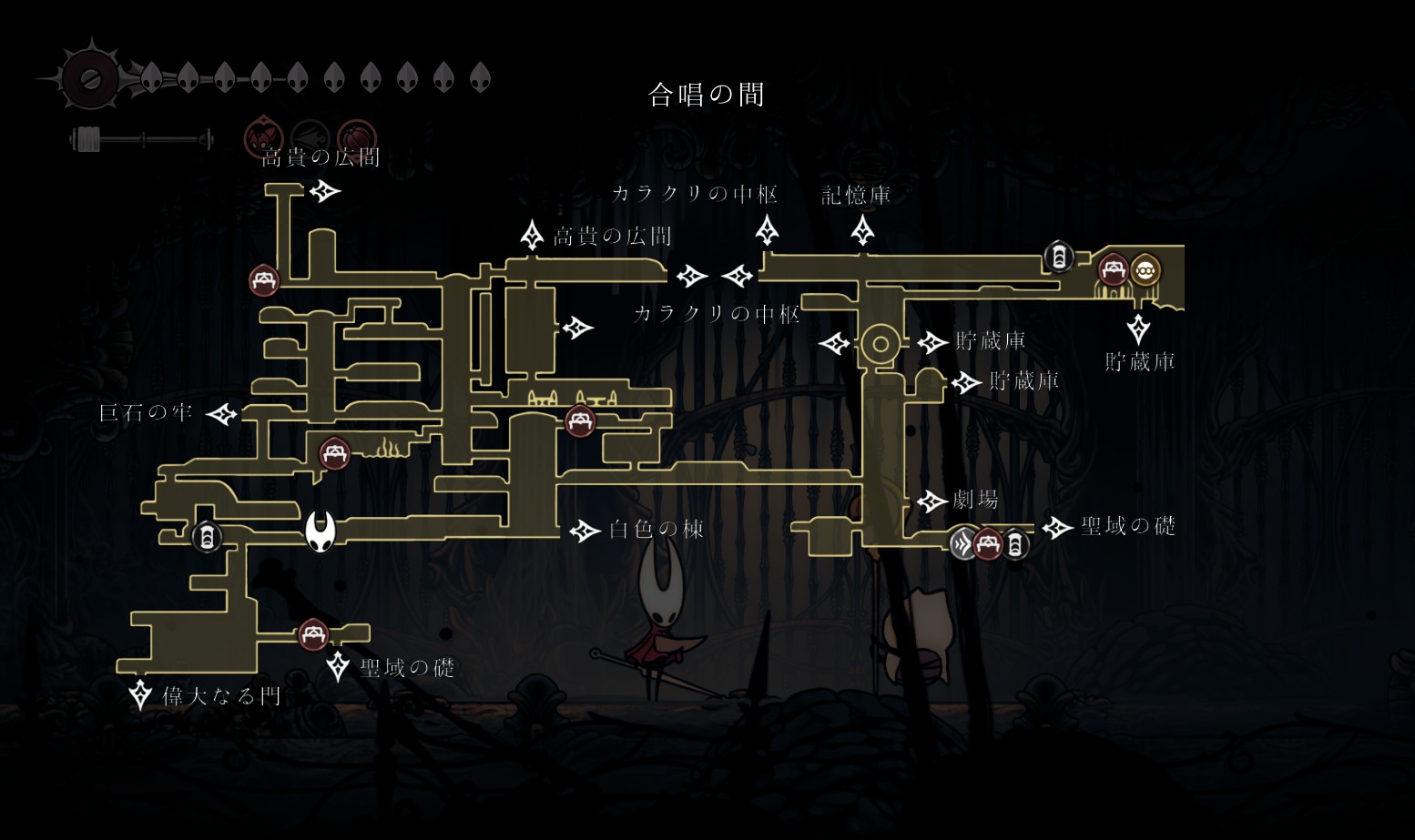The width and height of the screenshot is (1415, 840).
Task: Click the station marker left of Hornet's marker
Action: (207, 537)
